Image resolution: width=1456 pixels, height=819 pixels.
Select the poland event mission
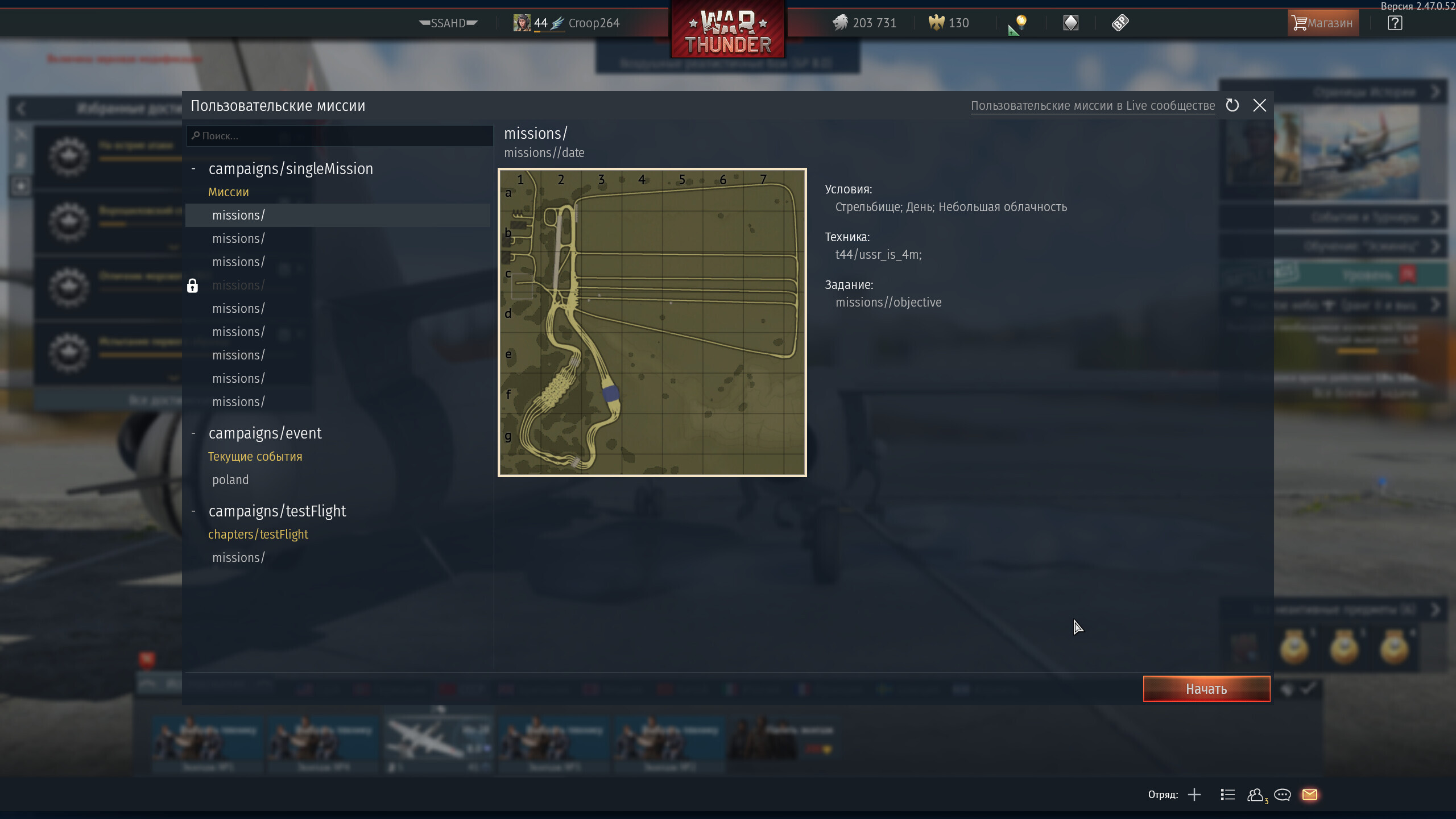point(230,480)
